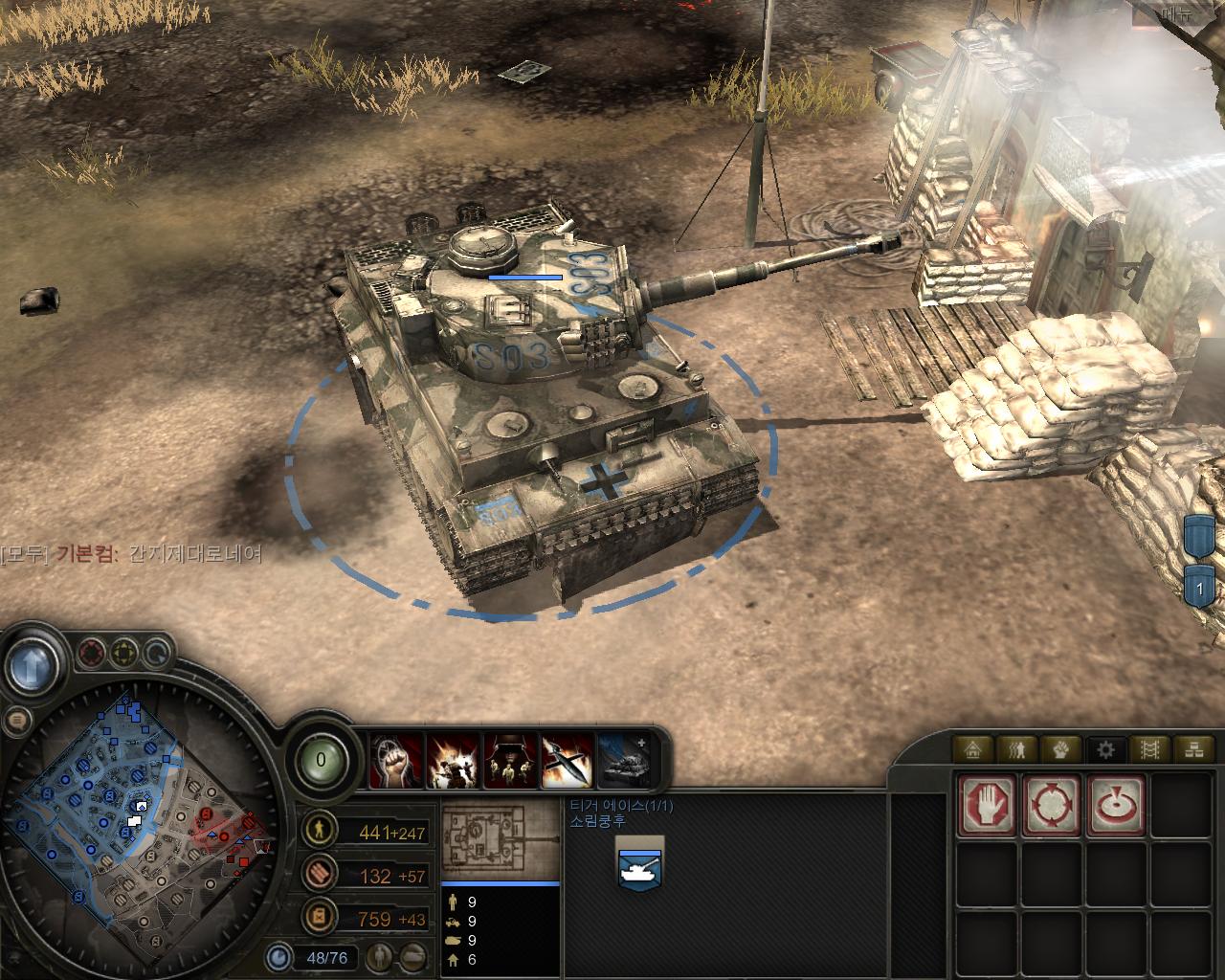
Task: Switch to the raised fist tab
Action: click(x=1062, y=748)
